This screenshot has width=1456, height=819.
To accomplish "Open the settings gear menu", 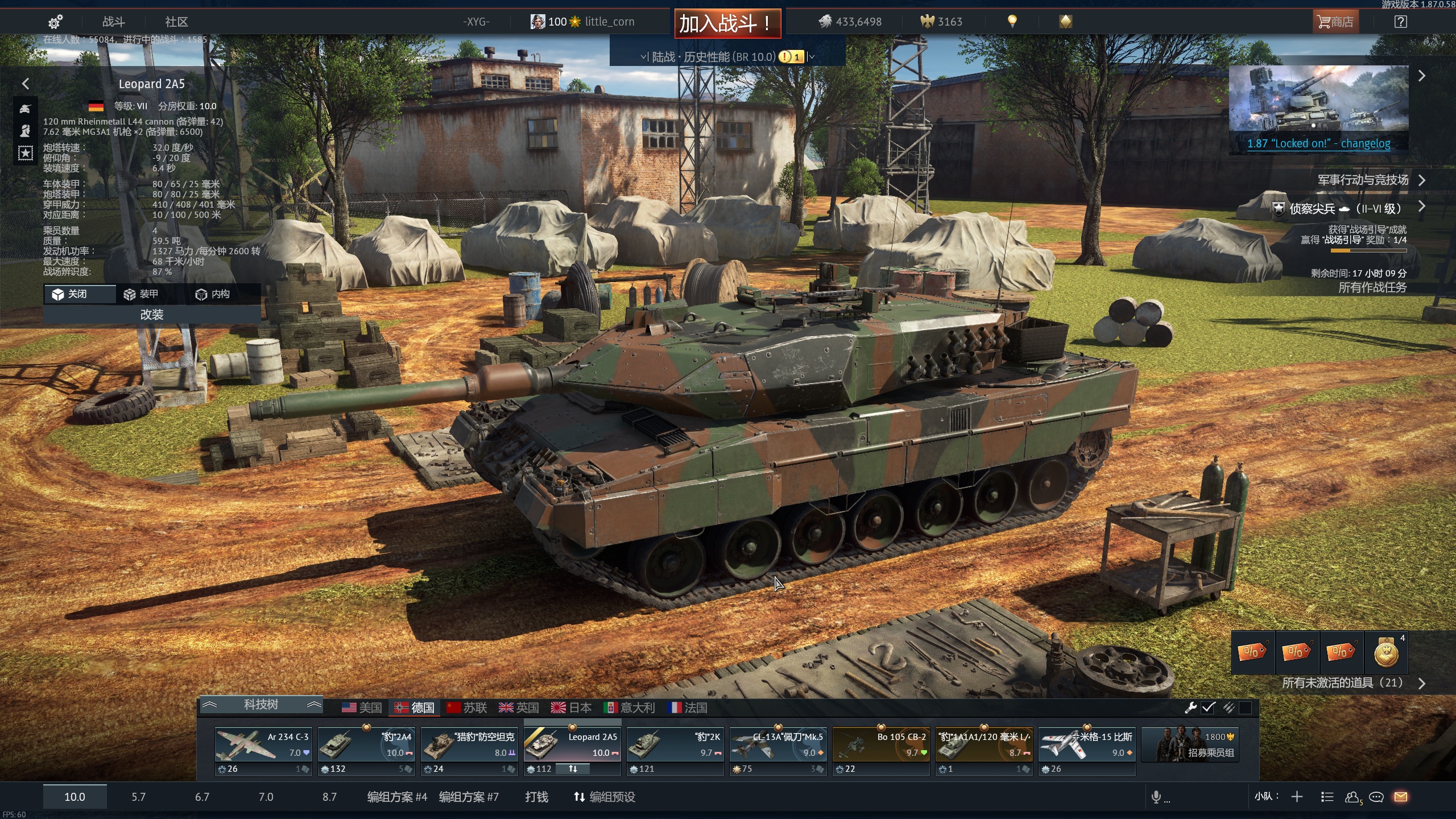I will tap(55, 22).
